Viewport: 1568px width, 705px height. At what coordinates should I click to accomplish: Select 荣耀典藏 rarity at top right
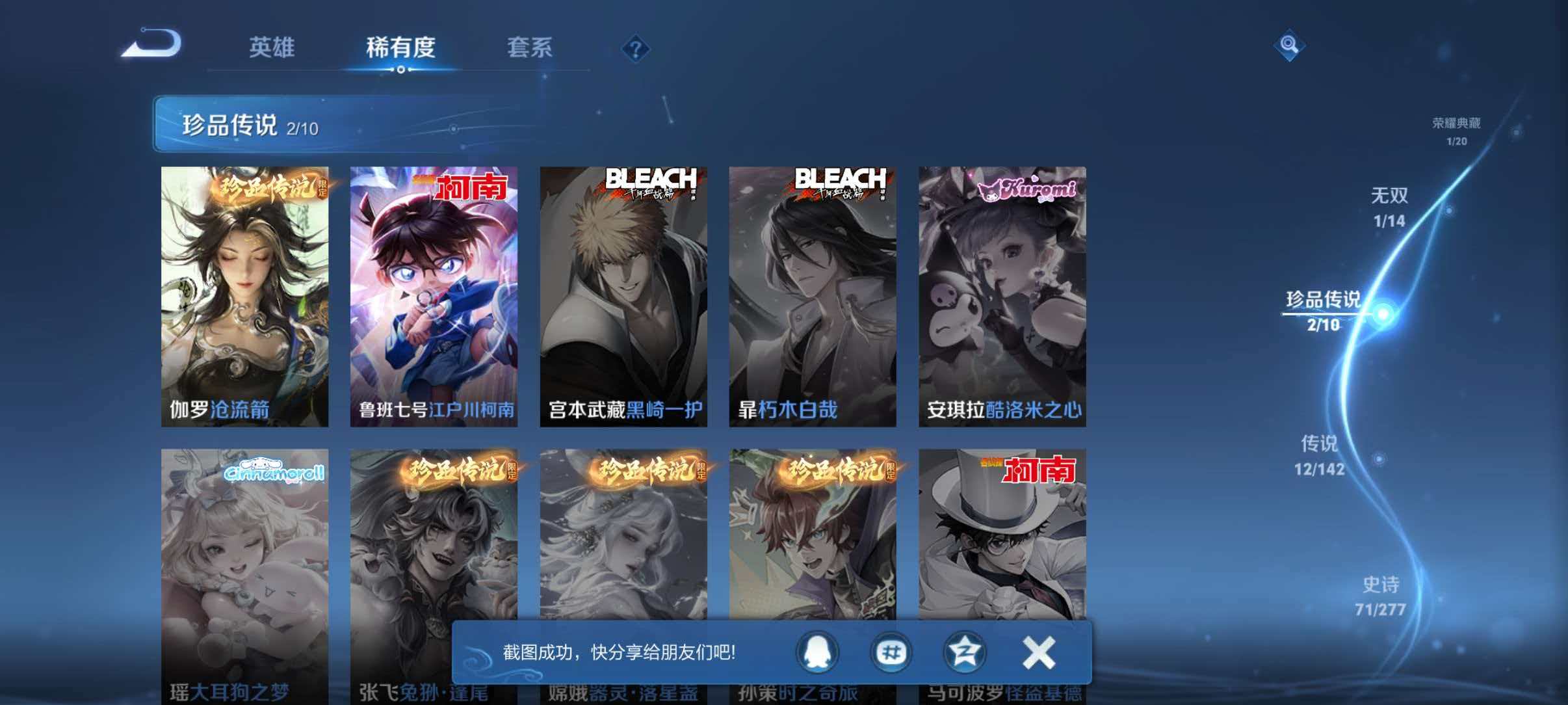click(1456, 128)
